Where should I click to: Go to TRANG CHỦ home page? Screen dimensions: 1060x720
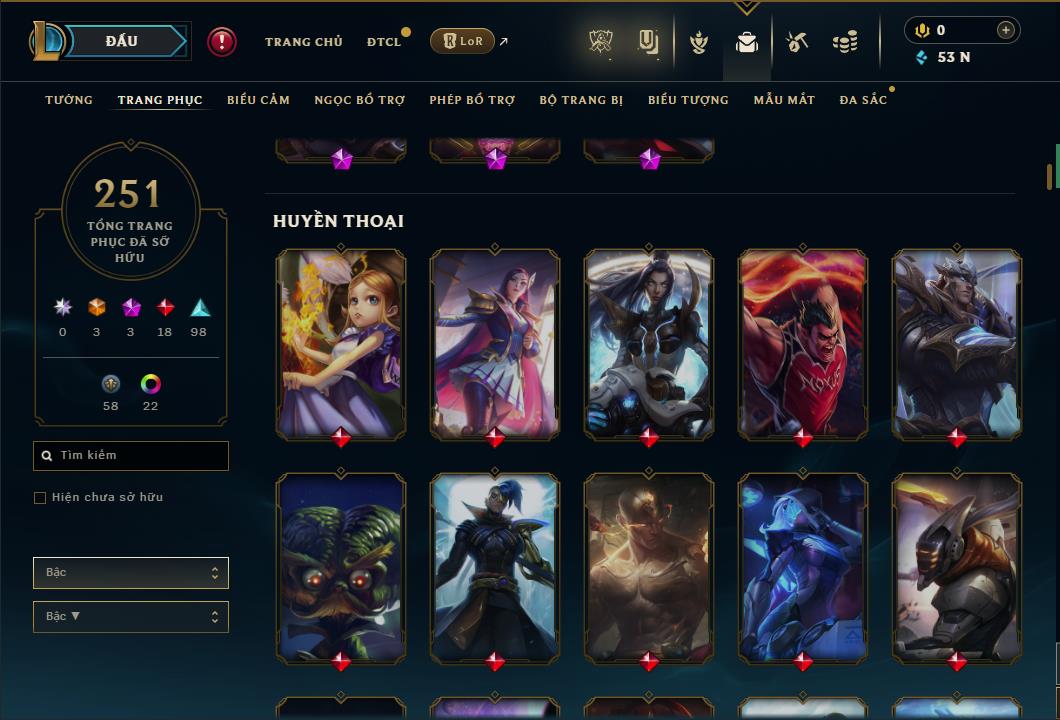(304, 42)
